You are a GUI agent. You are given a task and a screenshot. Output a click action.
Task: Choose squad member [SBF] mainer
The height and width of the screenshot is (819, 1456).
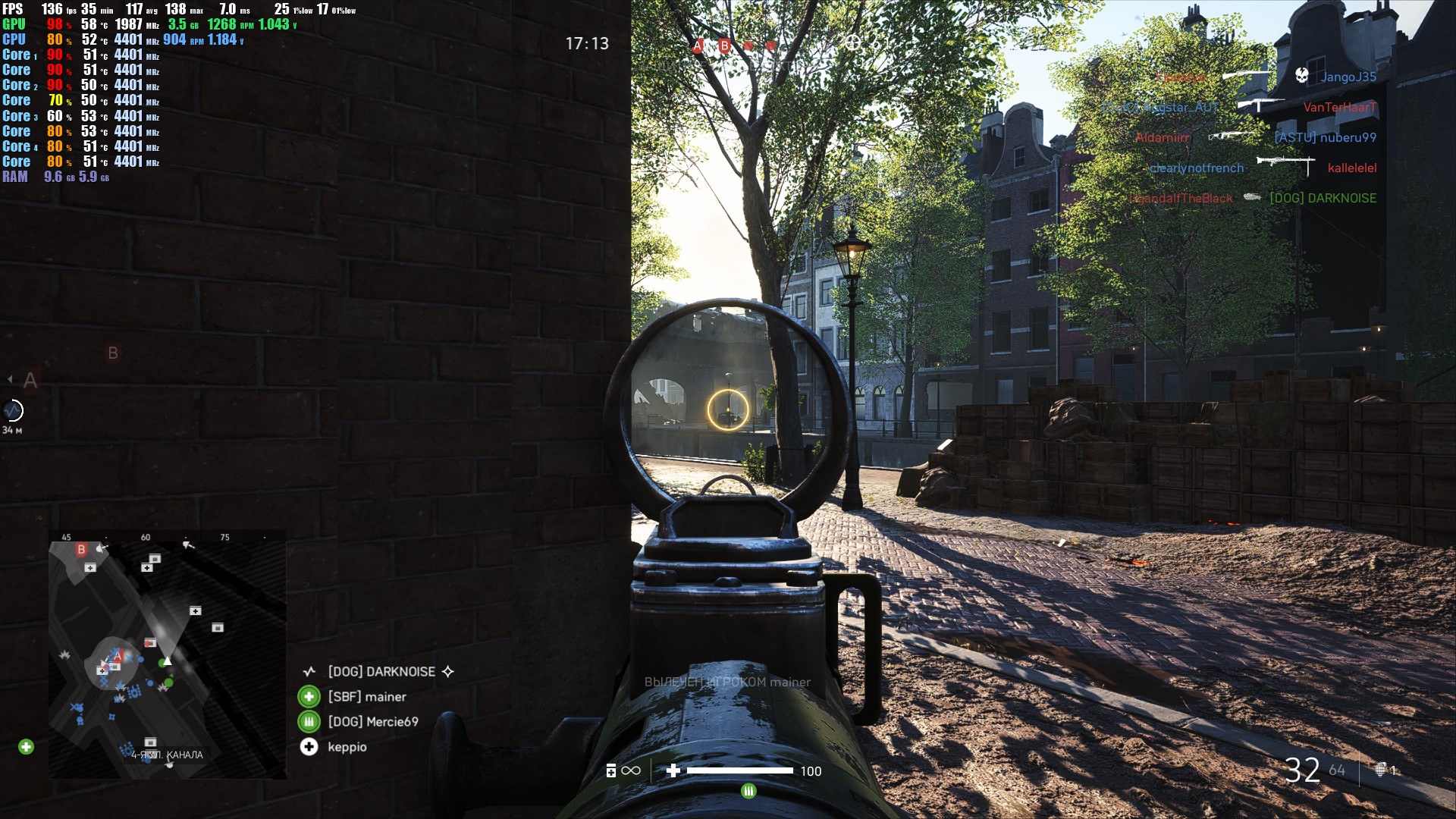pos(367,697)
